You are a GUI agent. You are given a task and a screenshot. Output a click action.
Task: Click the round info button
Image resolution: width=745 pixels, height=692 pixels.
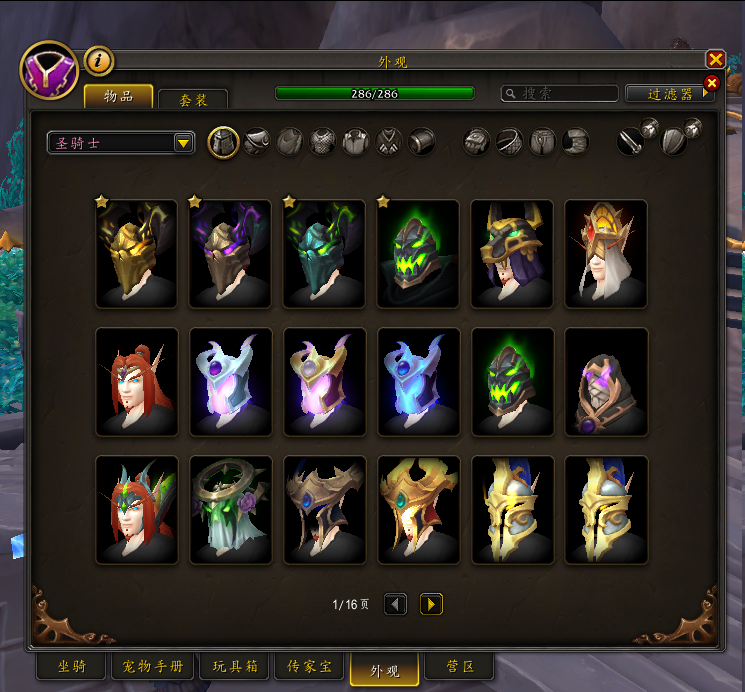pos(98,61)
